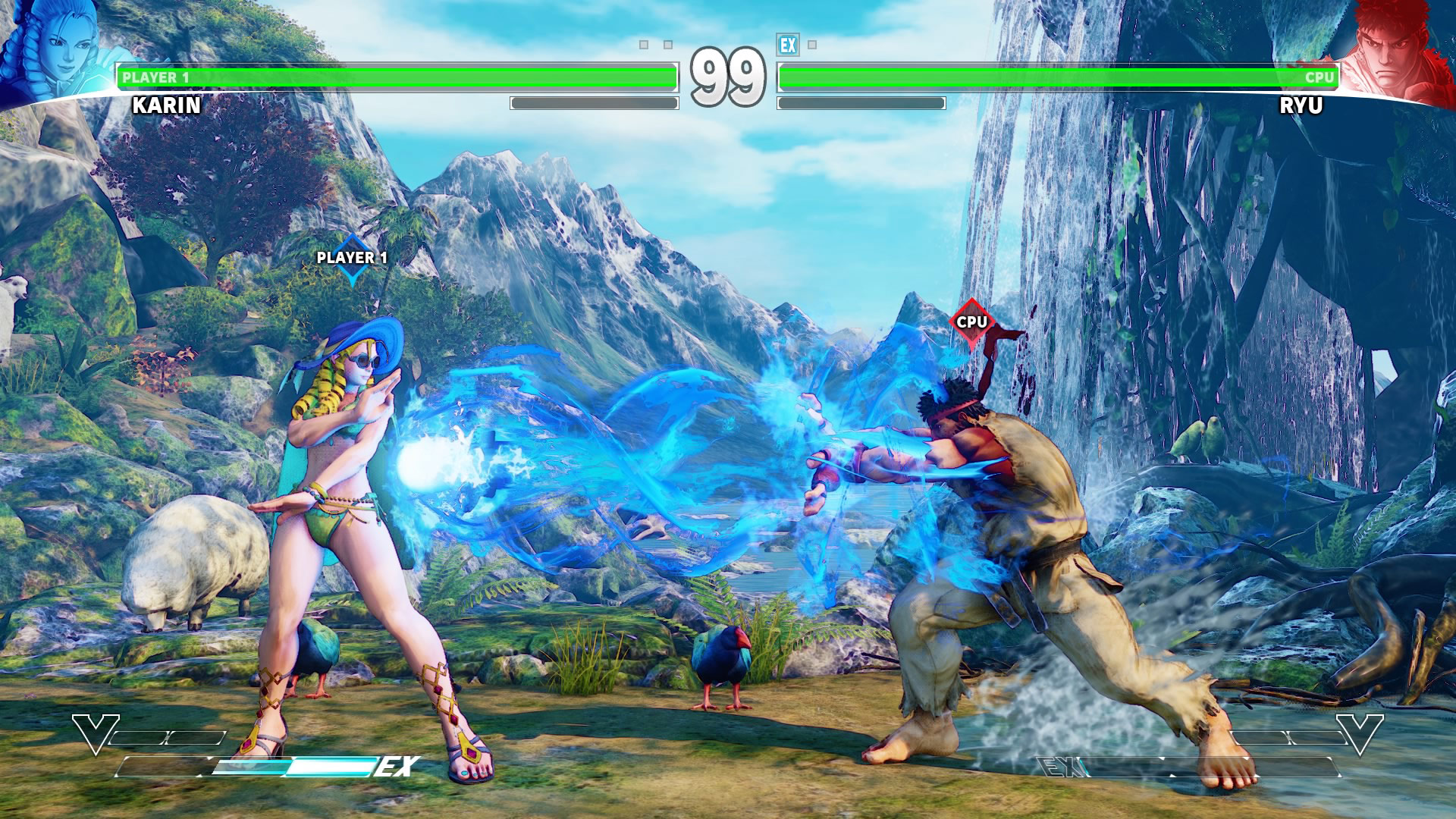Toggle the second round-win square near the timer

click(x=667, y=45)
